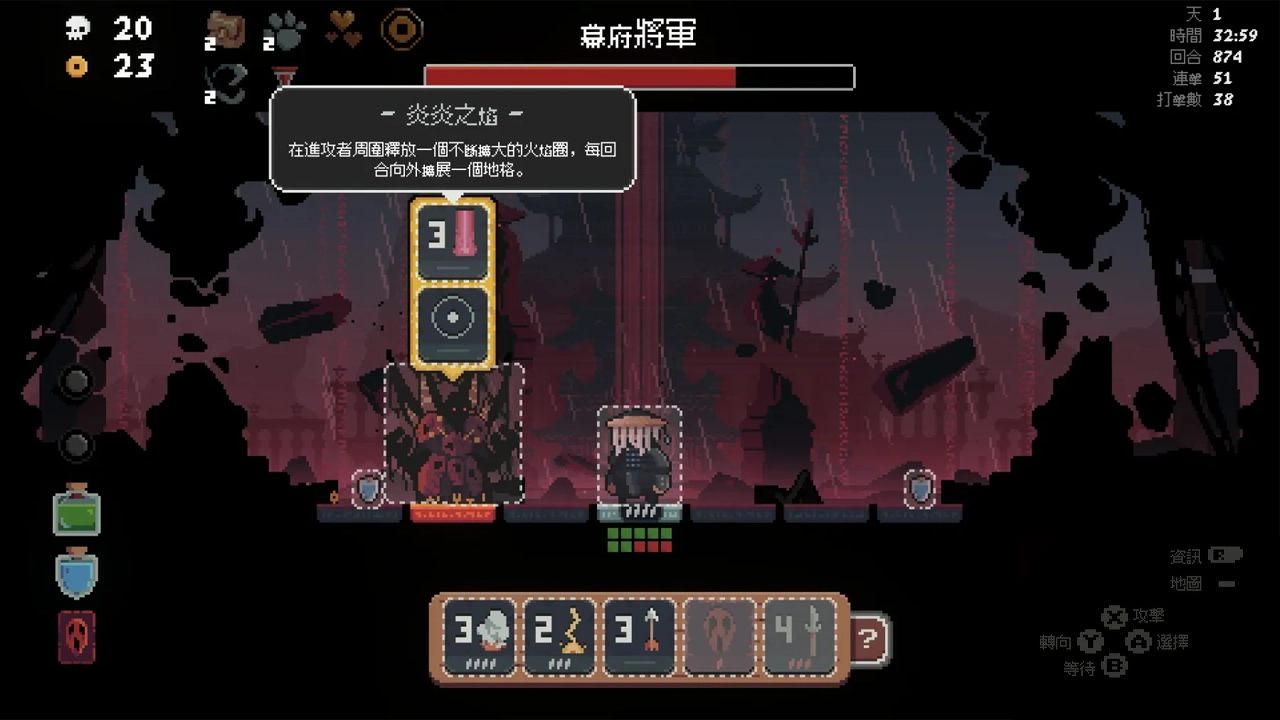Toggle the blue potion in the sidebar
This screenshot has width=1280, height=720.
pyautogui.click(x=76, y=574)
